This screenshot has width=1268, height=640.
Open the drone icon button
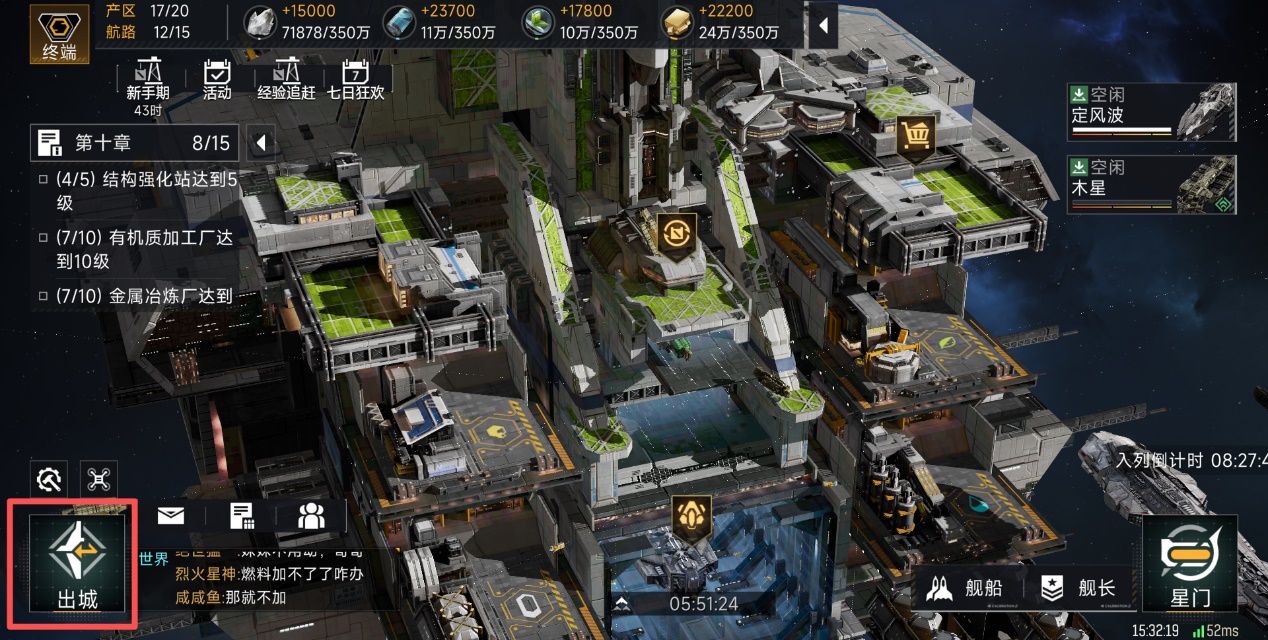tap(99, 480)
